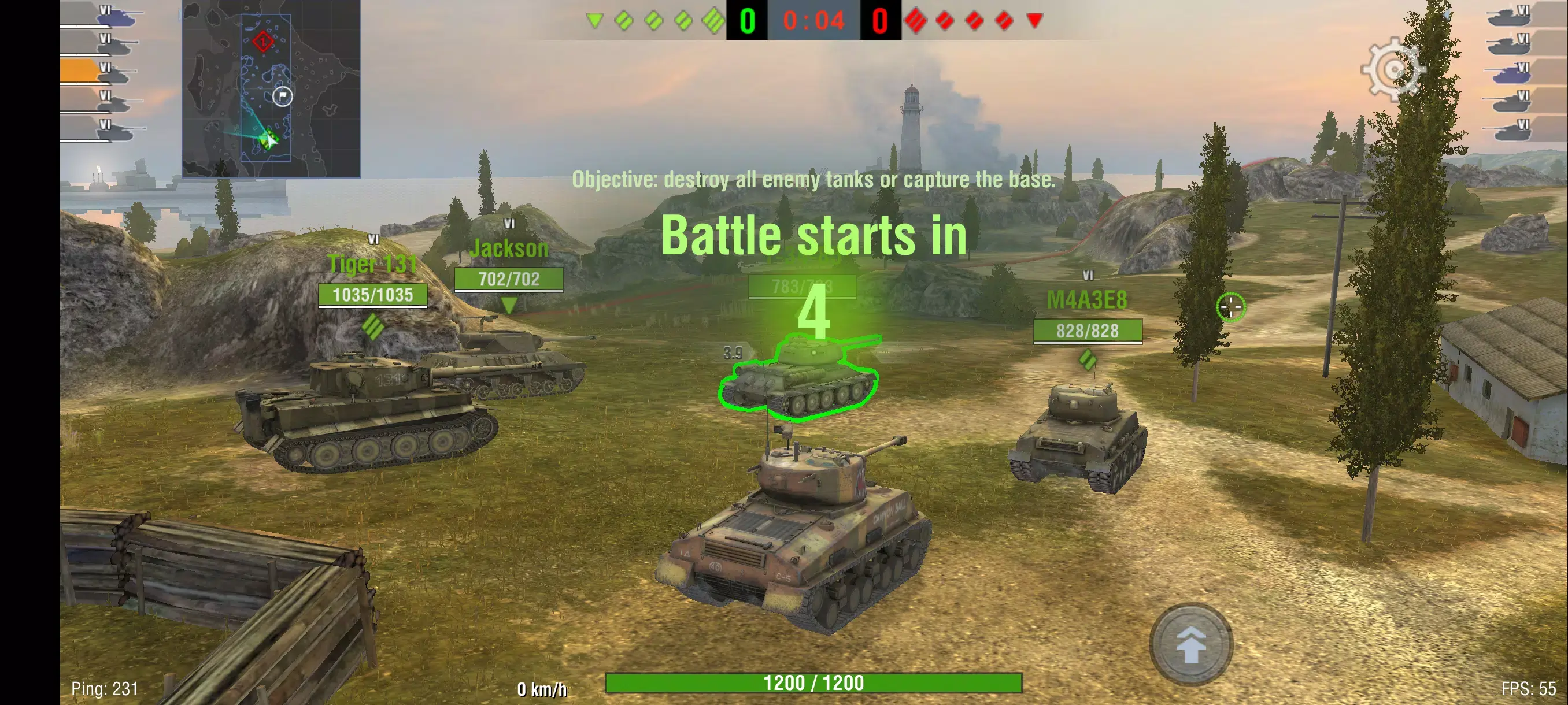Click the 1200/1200 health bar at the bottom
Viewport: 1568px width, 705px height.
coord(815,682)
